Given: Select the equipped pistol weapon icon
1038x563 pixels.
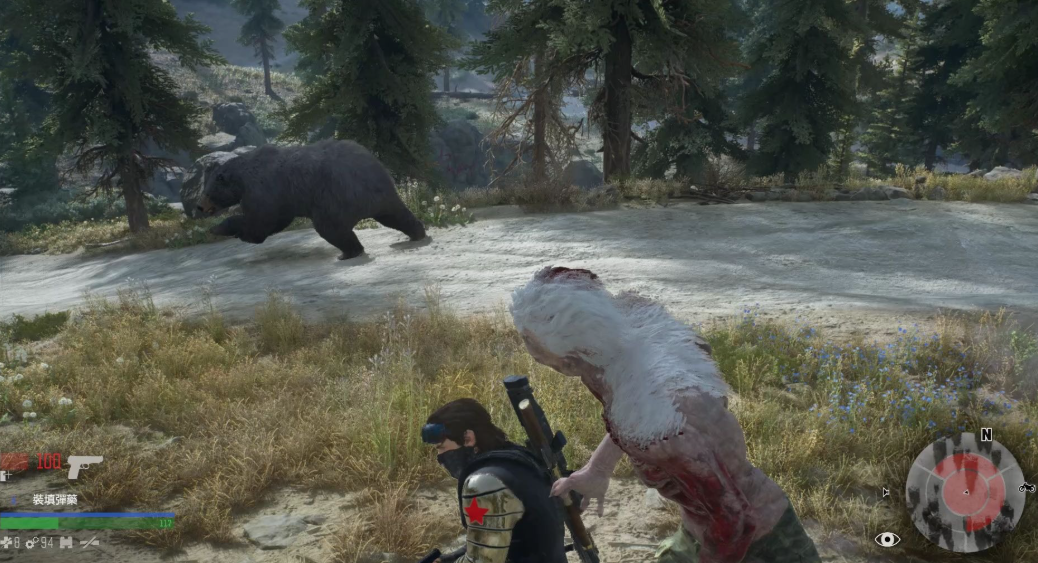Looking at the screenshot, I should click(x=85, y=465).
